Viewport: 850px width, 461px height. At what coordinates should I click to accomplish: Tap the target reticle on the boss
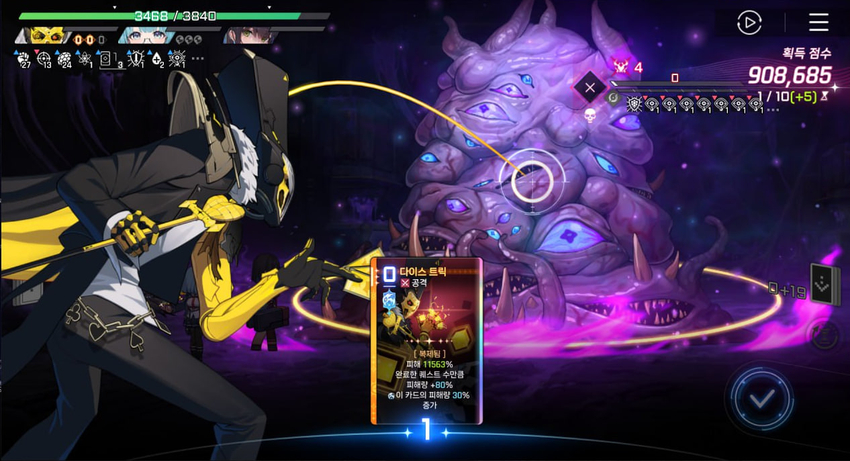coord(532,181)
